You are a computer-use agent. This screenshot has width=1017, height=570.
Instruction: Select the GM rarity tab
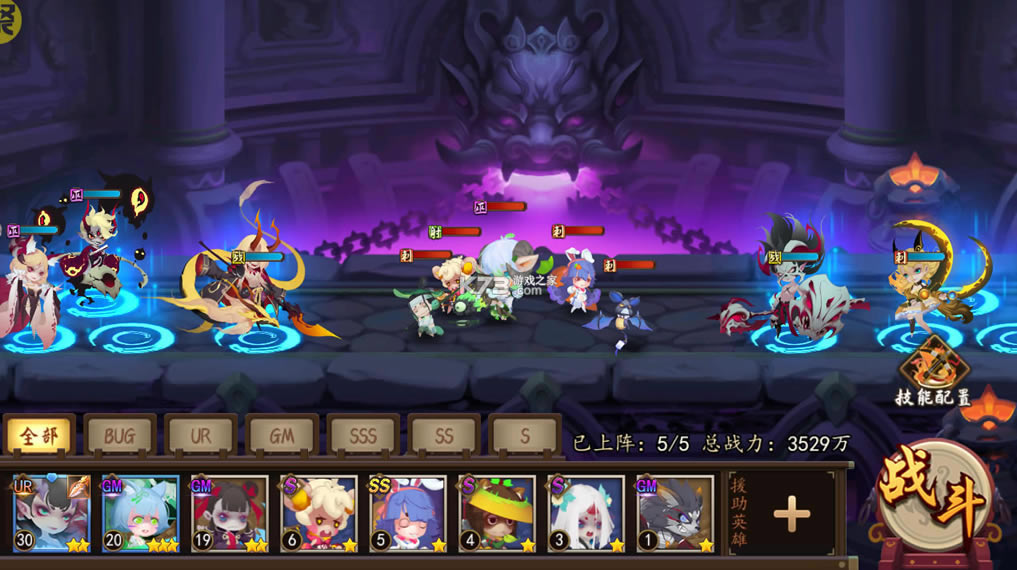click(282, 436)
